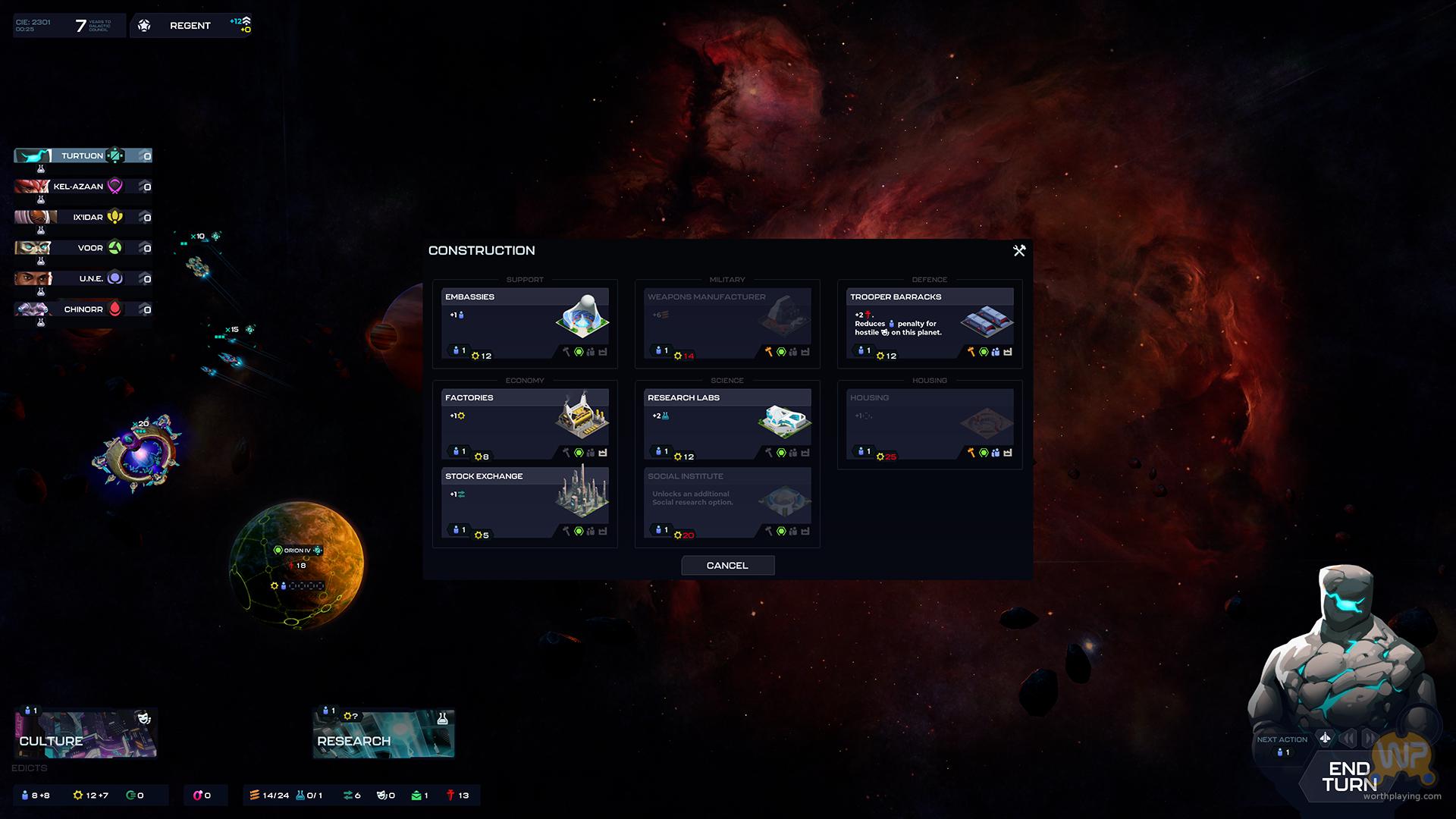Close the Construction panel via tools icon
The width and height of the screenshot is (1456, 819).
pyautogui.click(x=1019, y=251)
